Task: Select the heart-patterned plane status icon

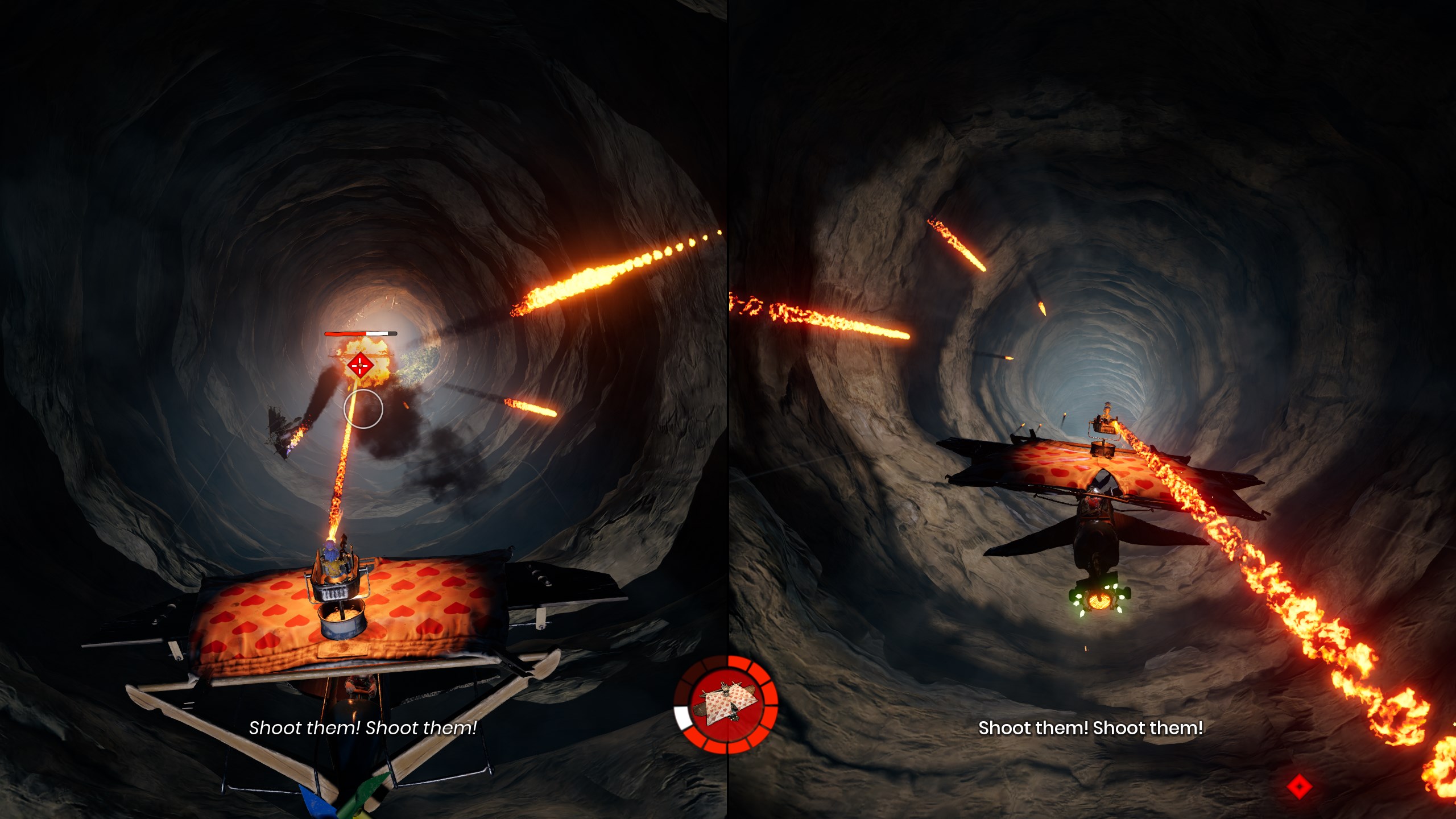Action: point(726,705)
